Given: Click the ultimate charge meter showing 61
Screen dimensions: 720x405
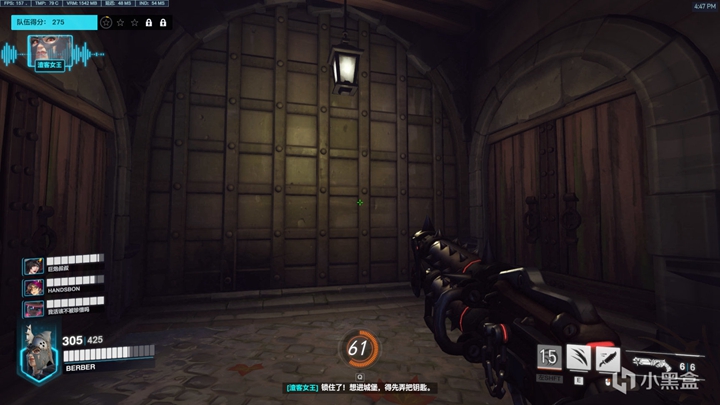Looking at the screenshot, I should click(x=359, y=348).
